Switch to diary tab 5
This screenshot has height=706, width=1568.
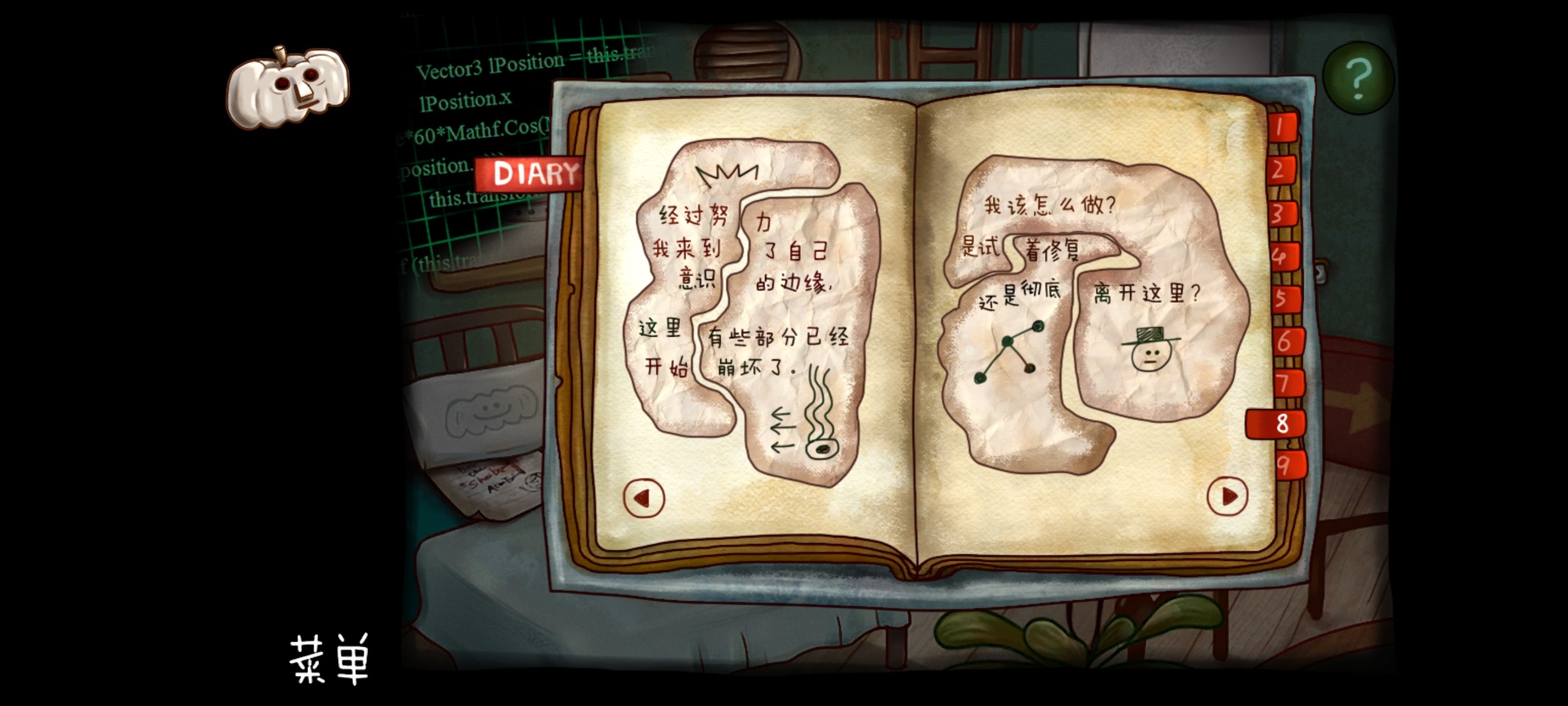tap(1284, 299)
